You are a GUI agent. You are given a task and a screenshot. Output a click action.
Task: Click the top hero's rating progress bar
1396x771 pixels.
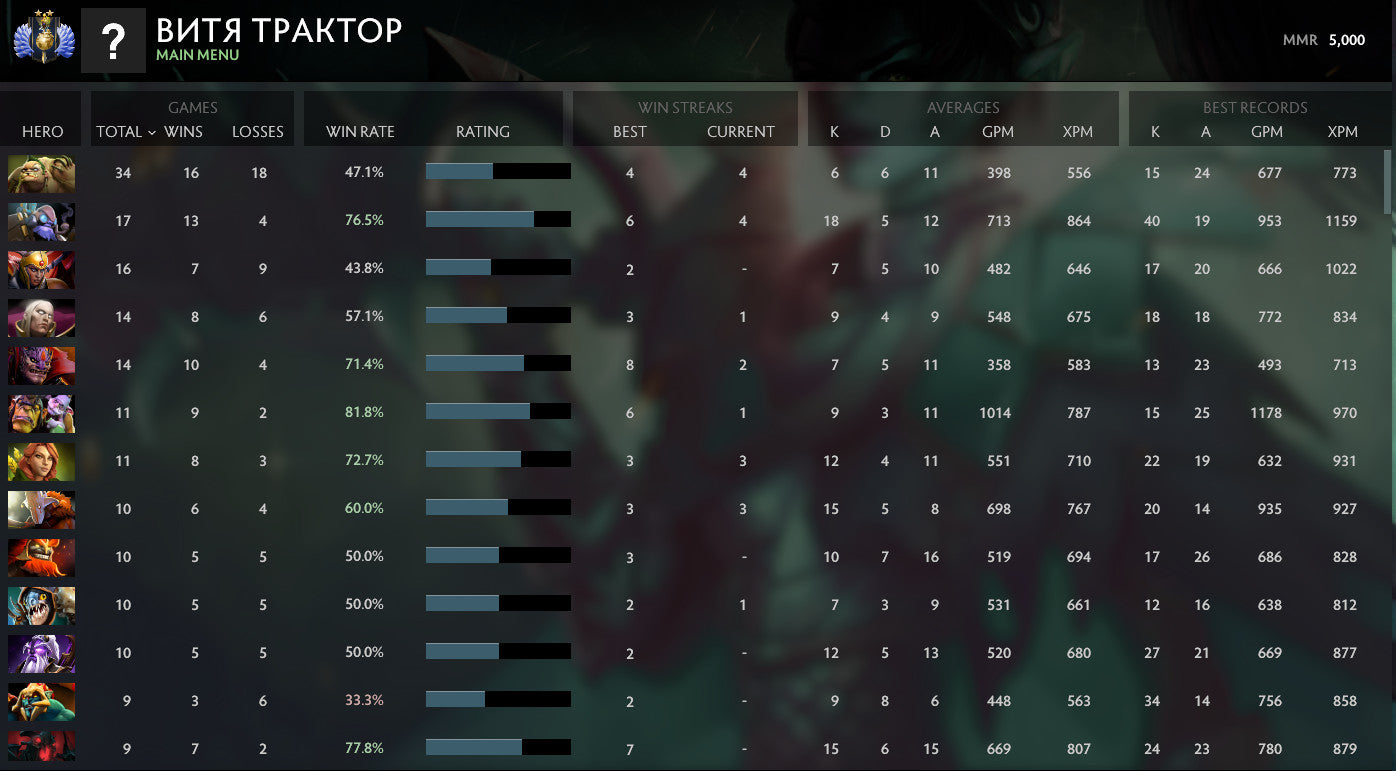(498, 171)
